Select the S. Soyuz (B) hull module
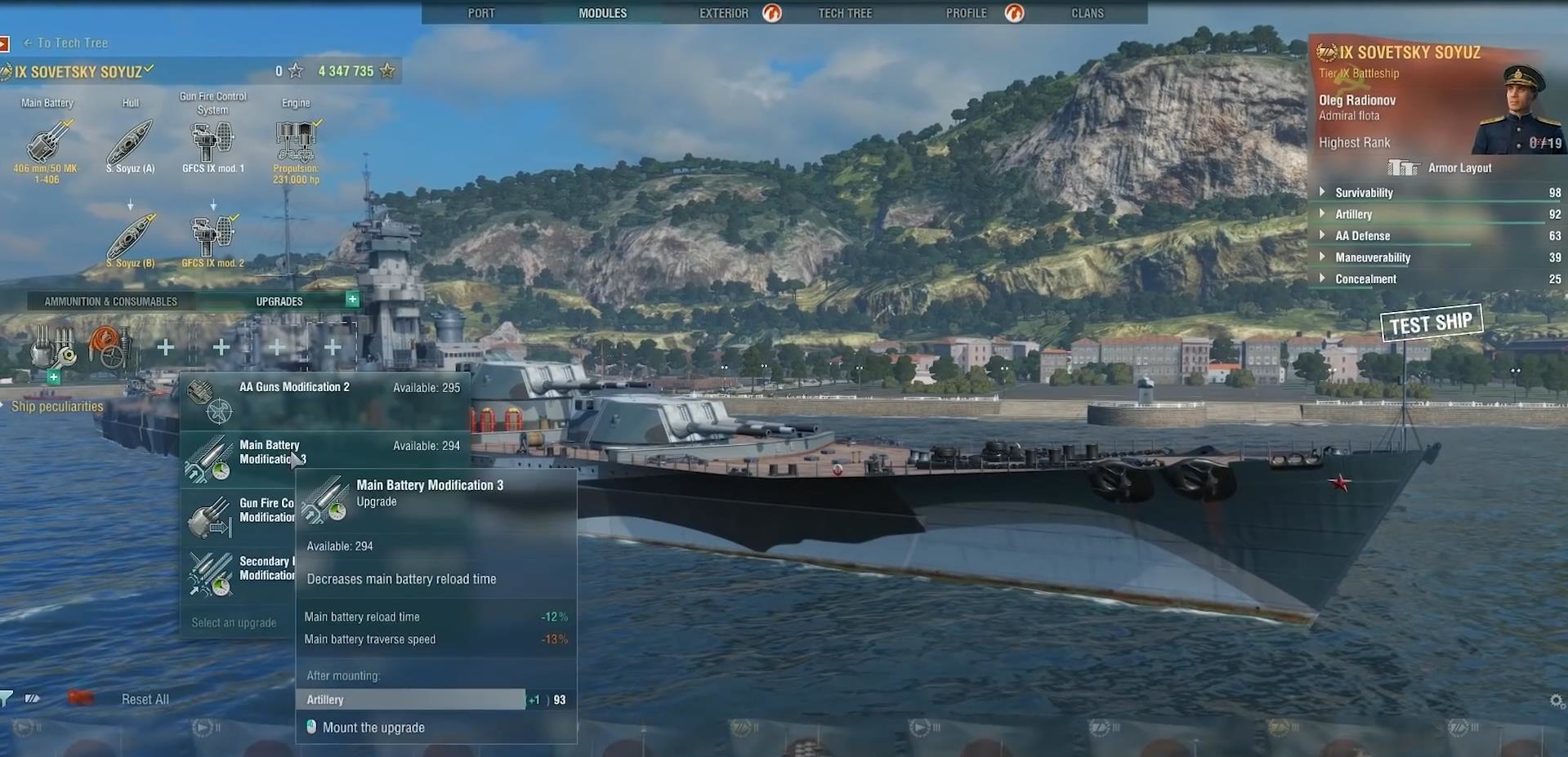 130,238
